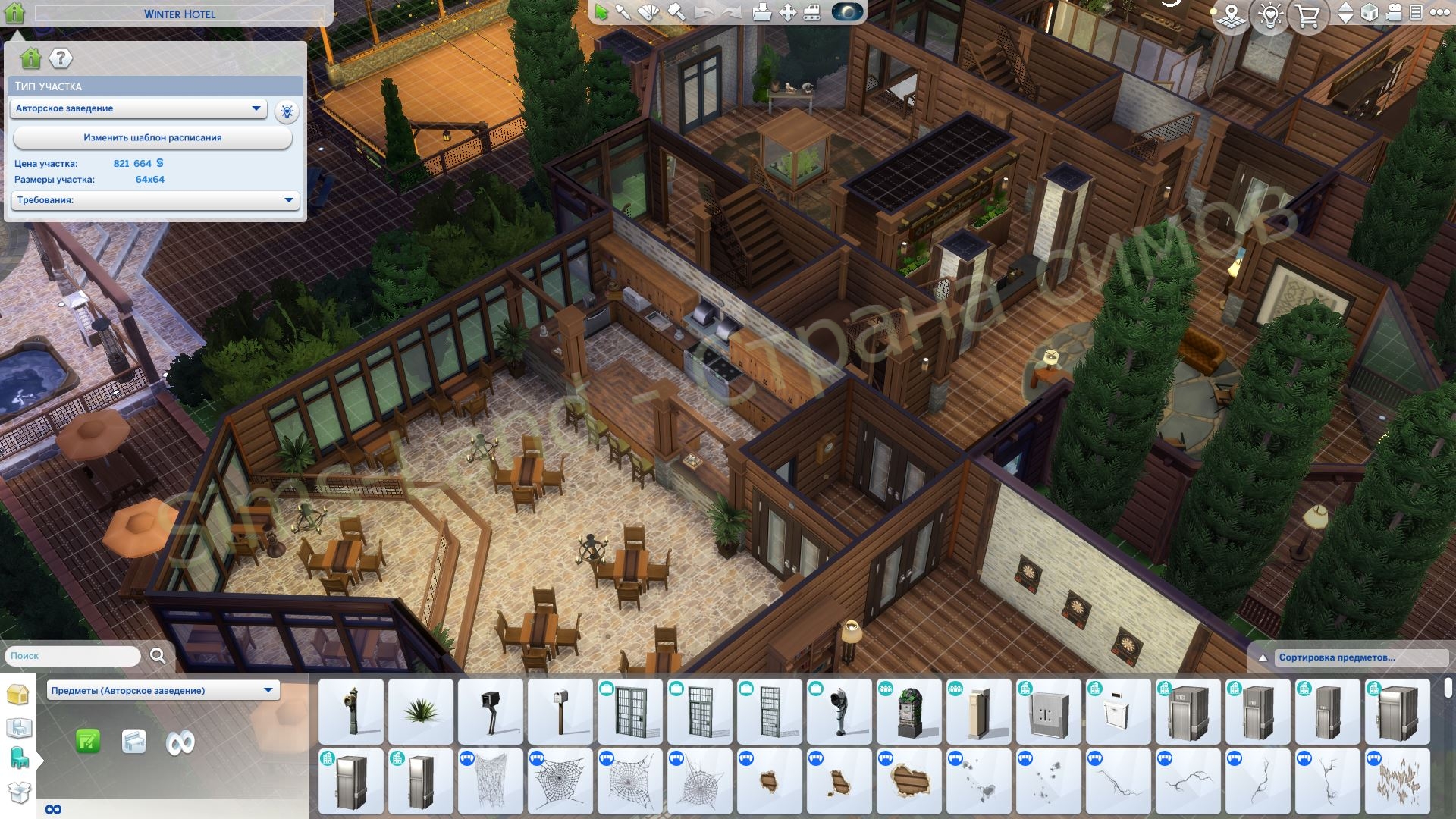Activate the eyedropper tool
1456x819 pixels.
coord(623,13)
